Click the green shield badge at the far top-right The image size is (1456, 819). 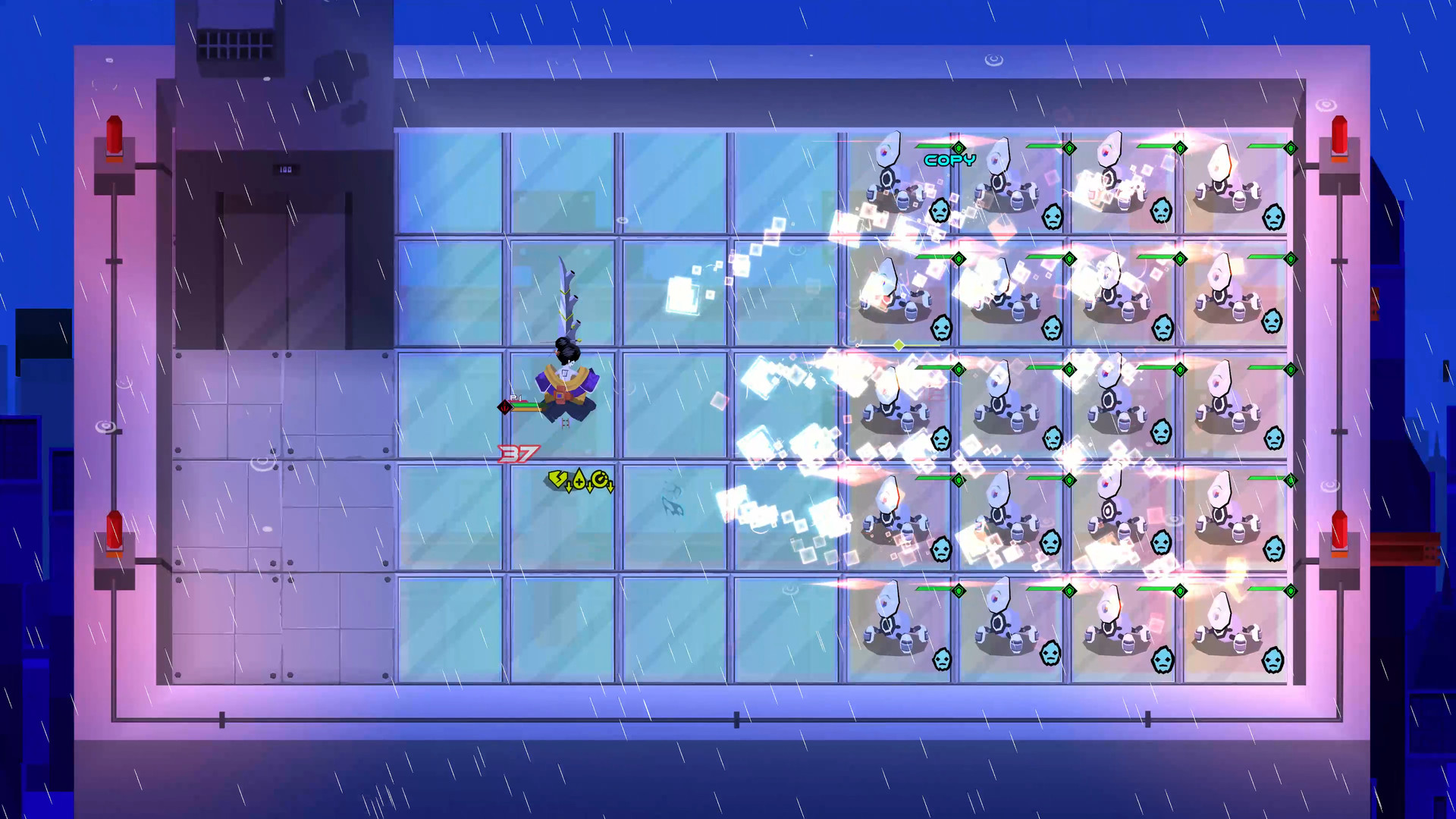click(x=1291, y=148)
